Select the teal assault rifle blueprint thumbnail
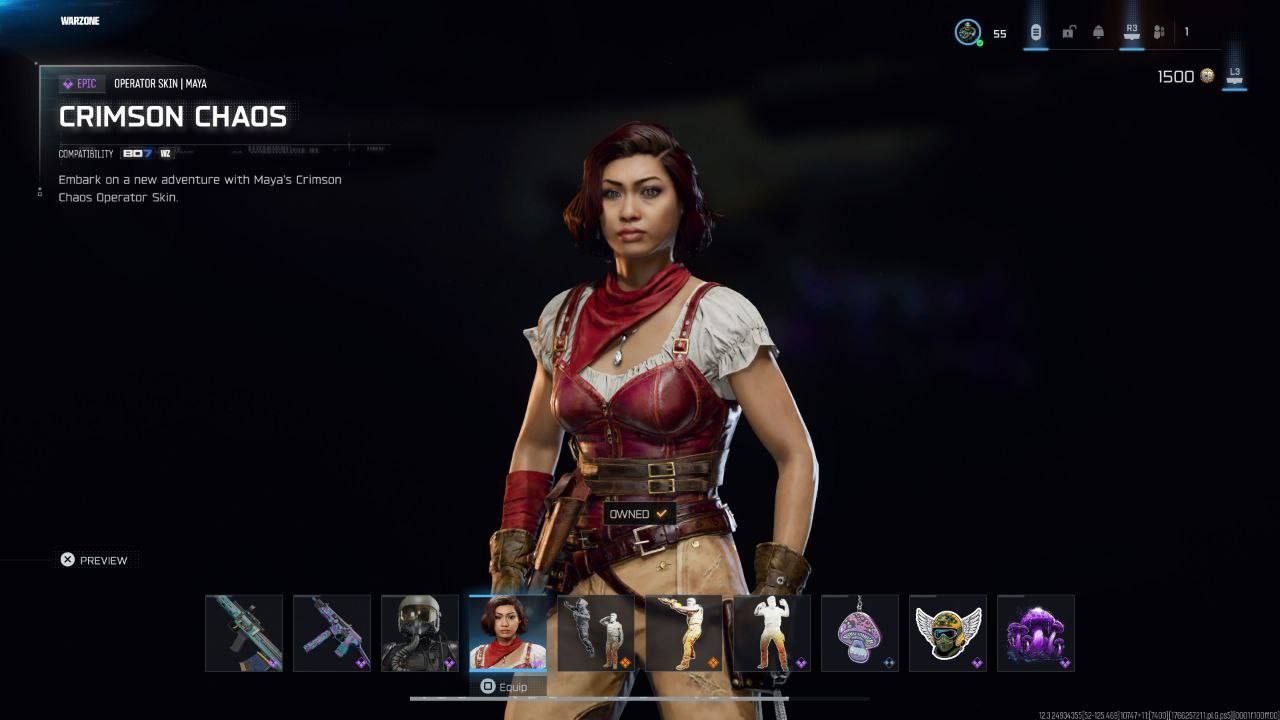This screenshot has height=720, width=1280. click(x=244, y=633)
